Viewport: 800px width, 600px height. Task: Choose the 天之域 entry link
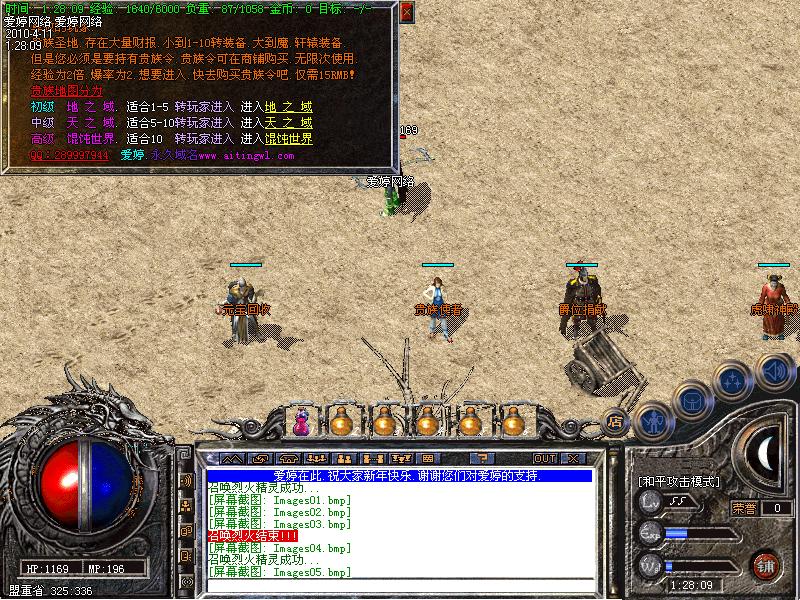tap(288, 123)
